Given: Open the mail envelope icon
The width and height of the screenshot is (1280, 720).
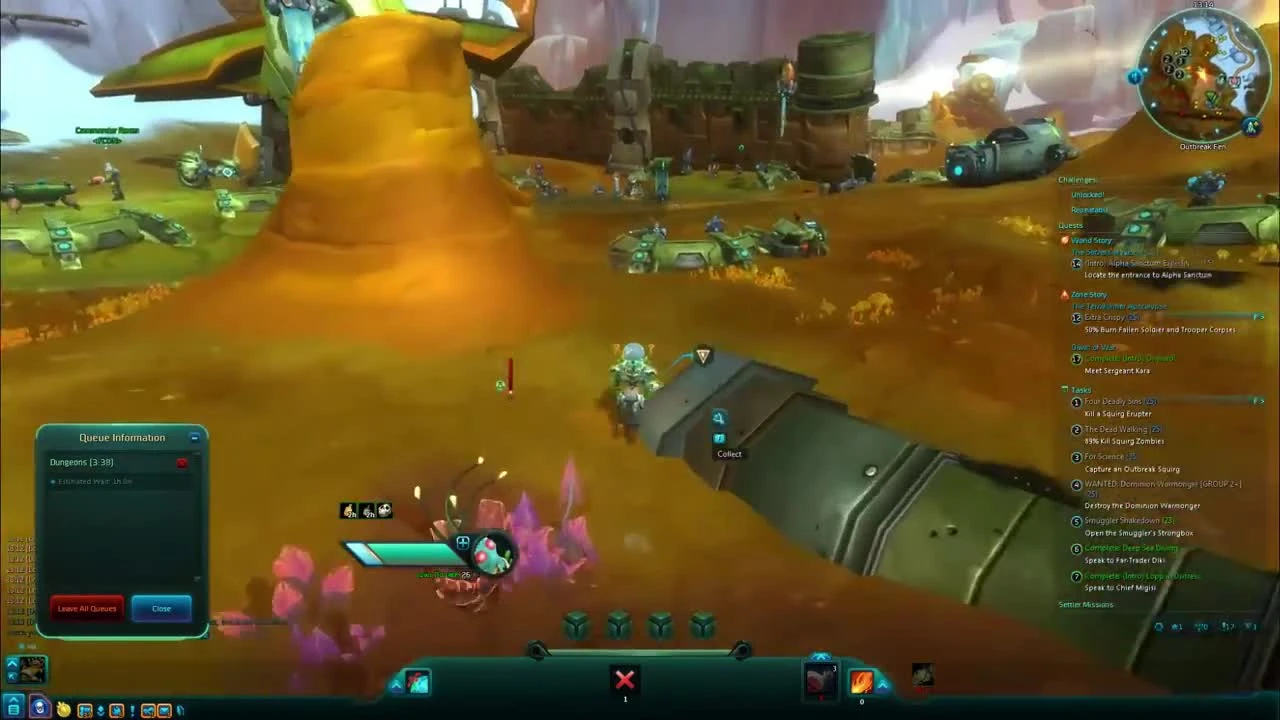Looking at the screenshot, I should [164, 710].
